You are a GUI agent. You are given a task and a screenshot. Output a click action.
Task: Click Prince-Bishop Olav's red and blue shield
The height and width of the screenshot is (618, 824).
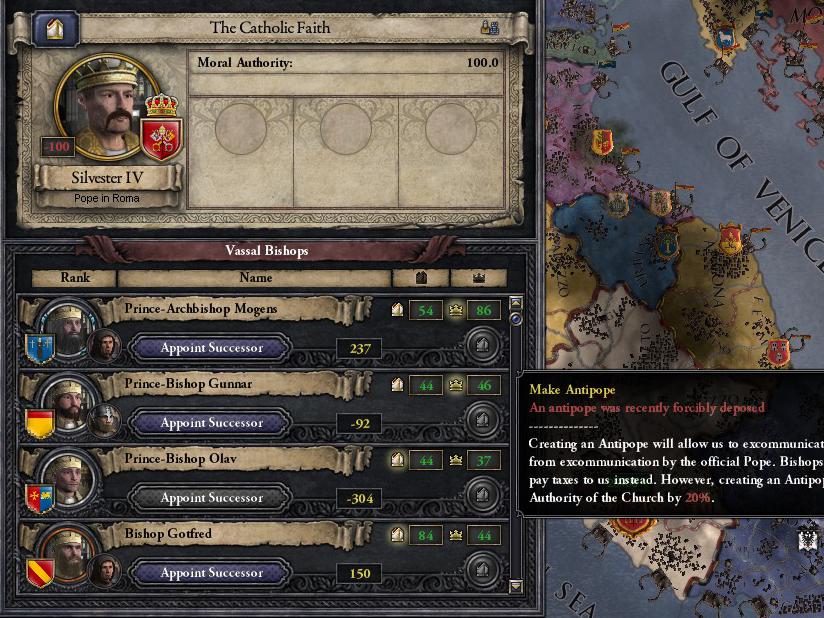coord(40,498)
